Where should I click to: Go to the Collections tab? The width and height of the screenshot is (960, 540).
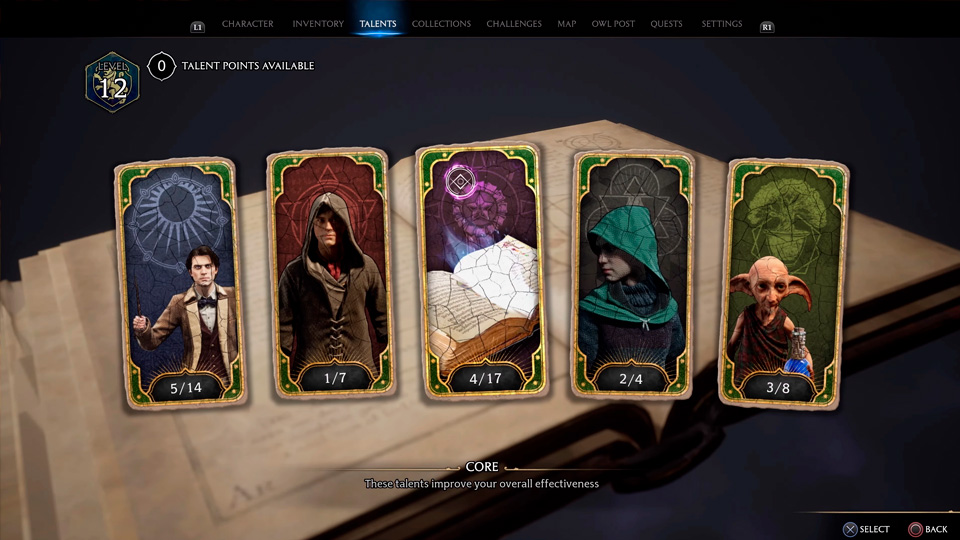[441, 24]
